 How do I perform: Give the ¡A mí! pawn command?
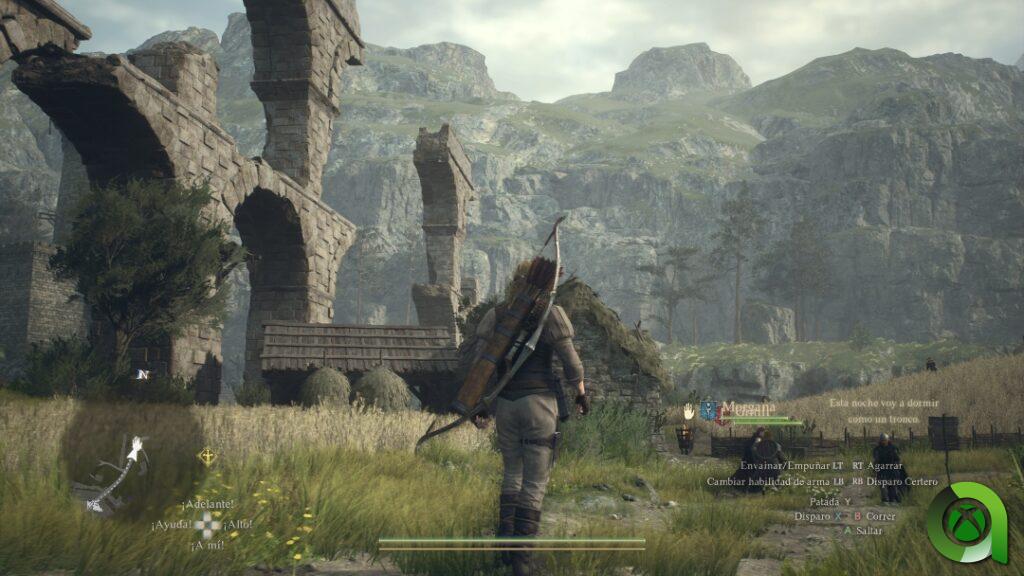pyautogui.click(x=206, y=544)
